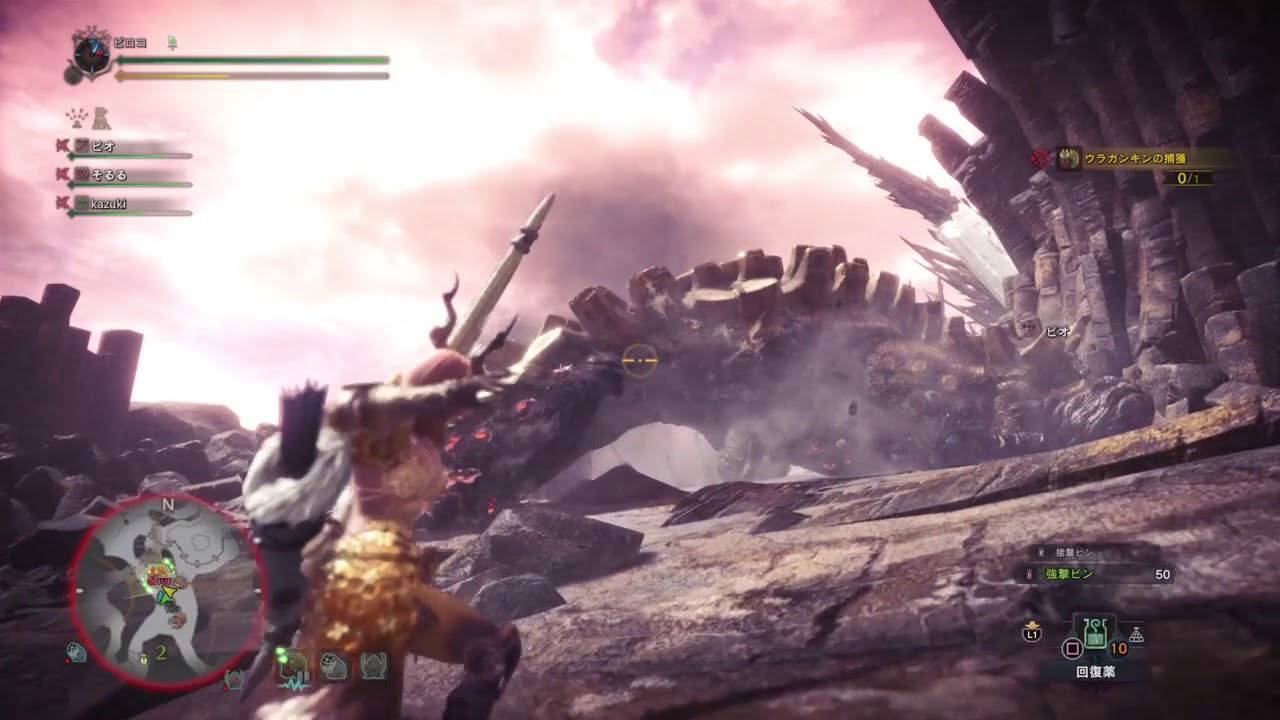Click the paw print icon above the party list

[x=77, y=118]
